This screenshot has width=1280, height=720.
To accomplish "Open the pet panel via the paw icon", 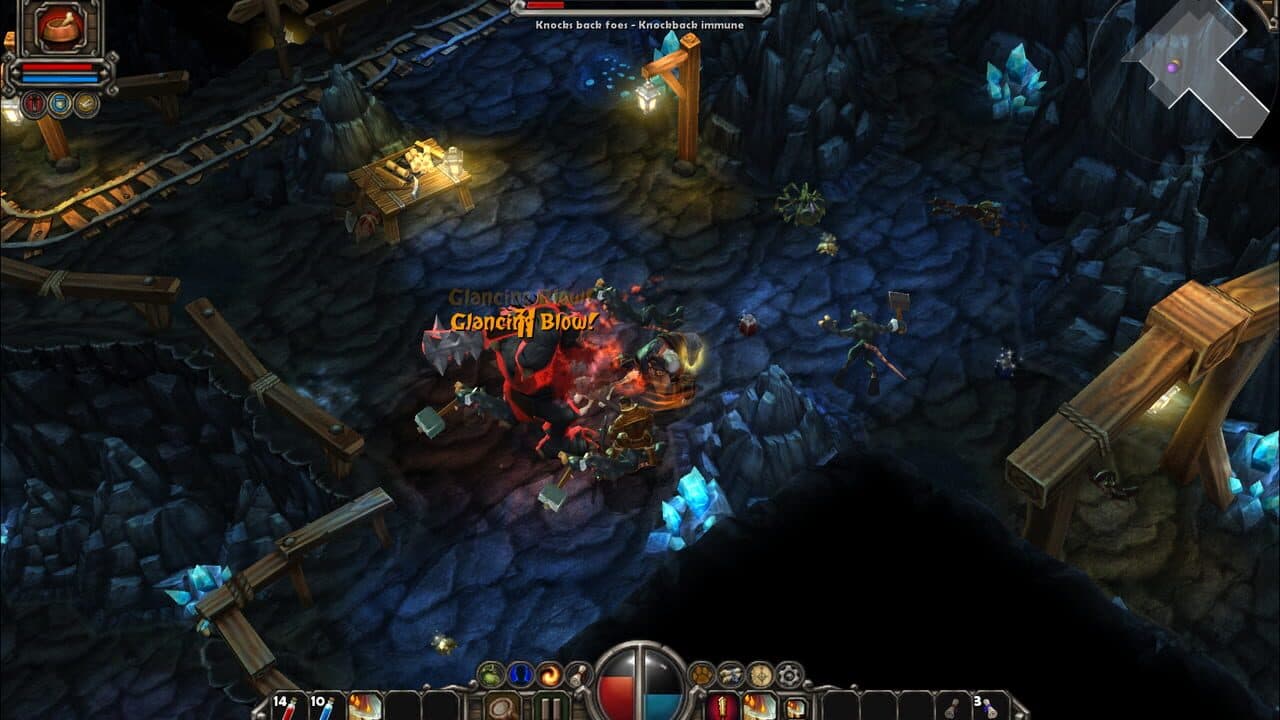I will (x=701, y=672).
